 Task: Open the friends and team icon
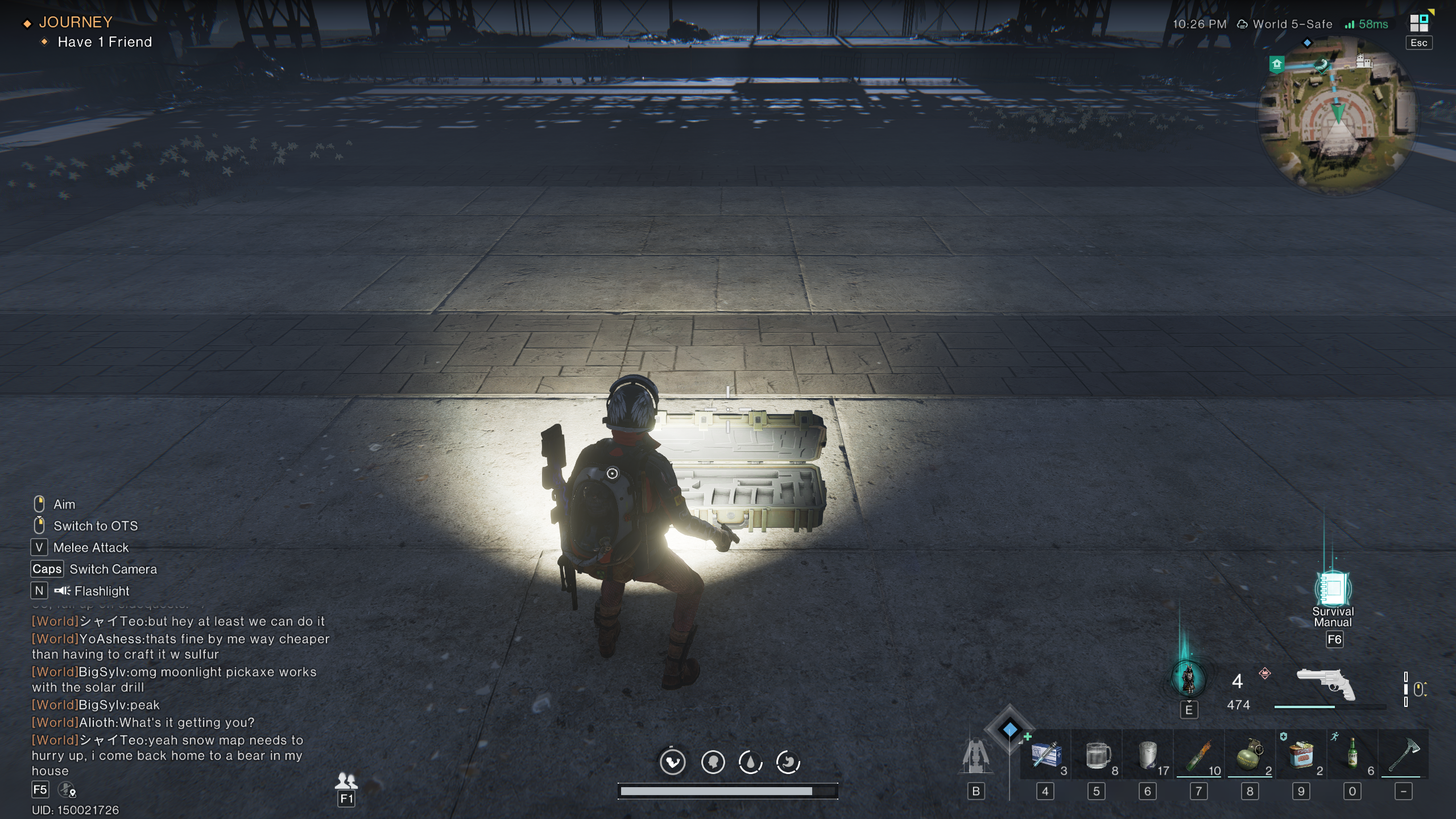coord(346,780)
